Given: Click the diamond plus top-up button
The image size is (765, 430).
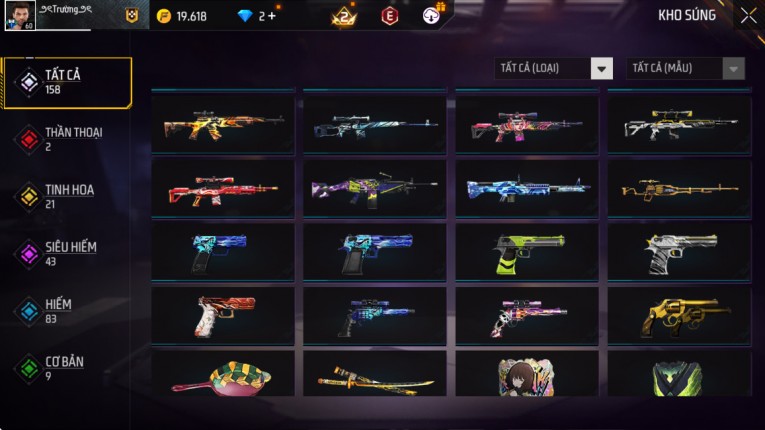Looking at the screenshot, I should [x=272, y=16].
